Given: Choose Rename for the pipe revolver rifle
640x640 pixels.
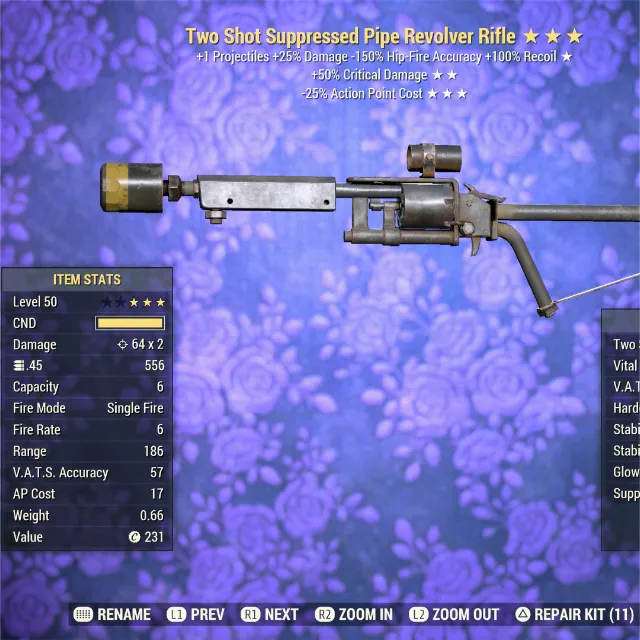Looking at the screenshot, I should tap(112, 614).
